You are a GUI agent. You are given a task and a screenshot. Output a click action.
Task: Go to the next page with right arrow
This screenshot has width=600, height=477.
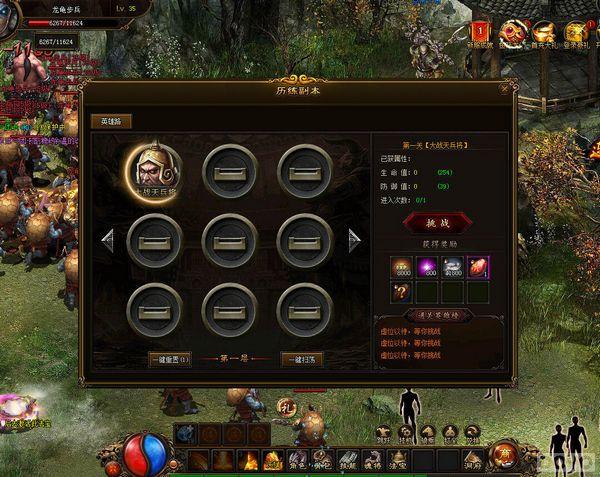tap(353, 240)
